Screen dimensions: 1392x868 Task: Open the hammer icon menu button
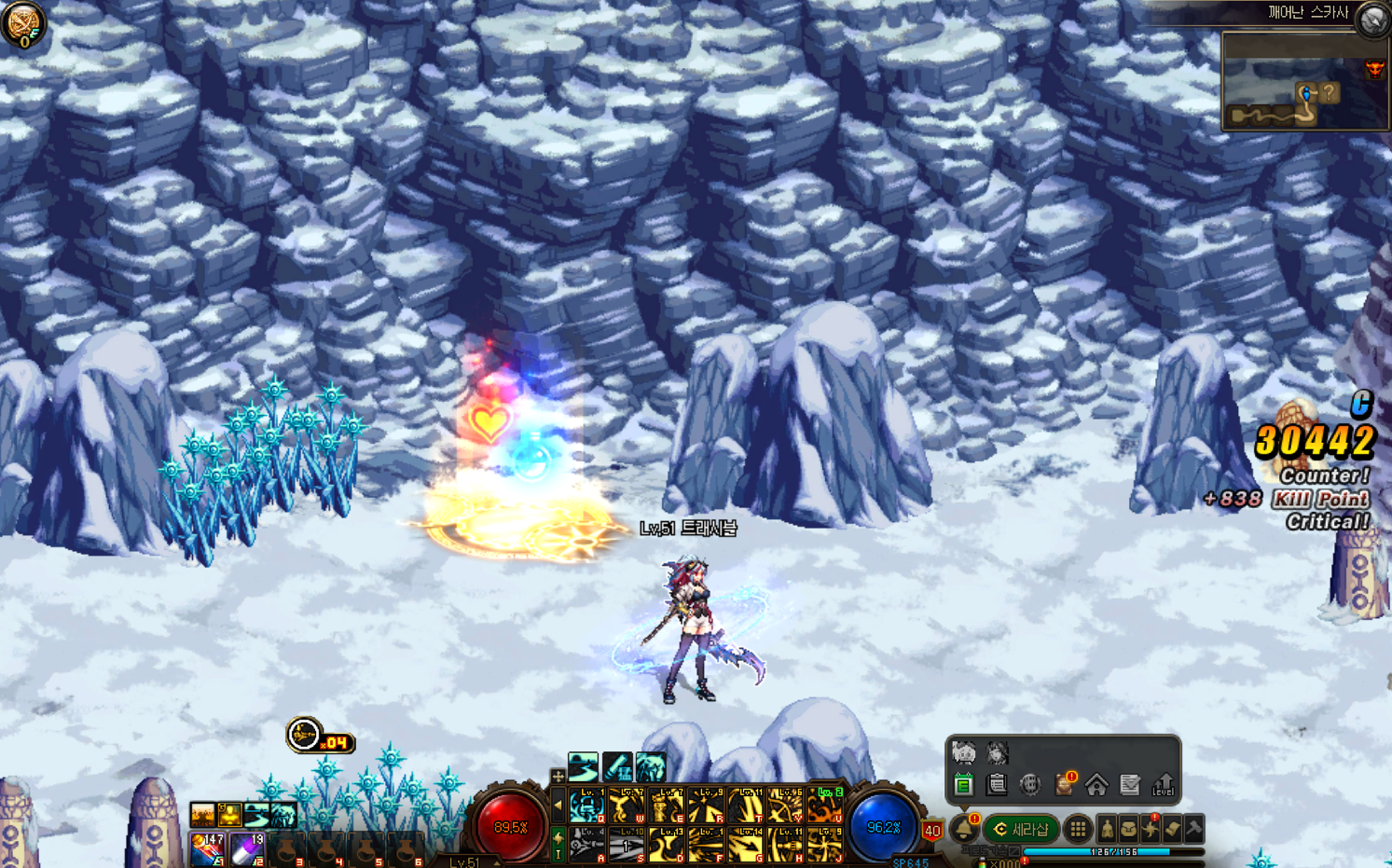click(1194, 828)
